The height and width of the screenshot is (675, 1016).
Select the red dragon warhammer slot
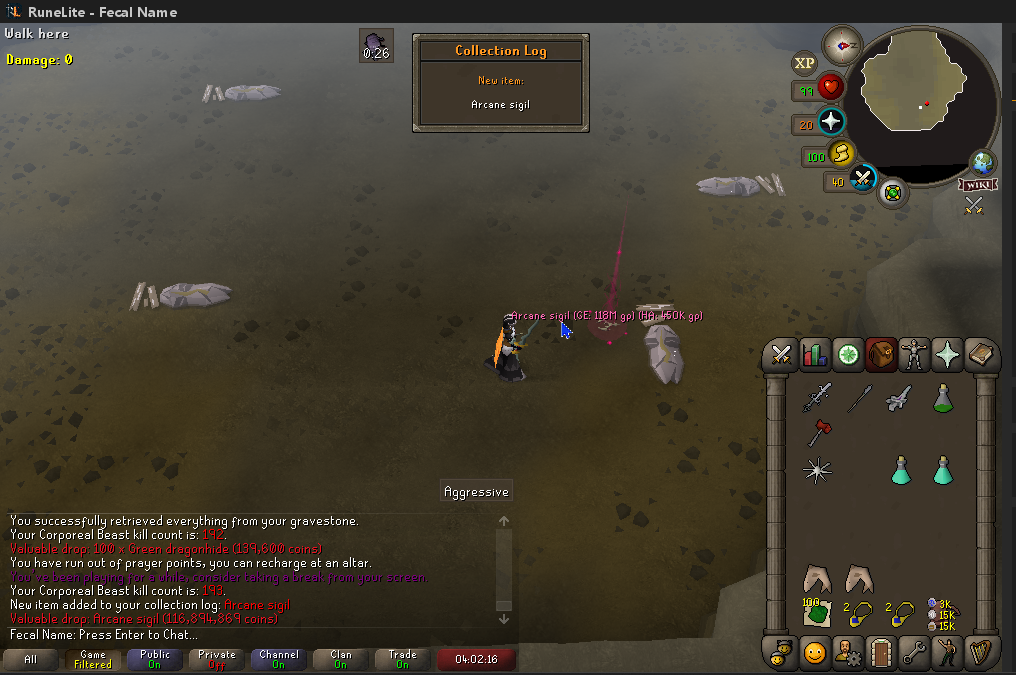[817, 433]
